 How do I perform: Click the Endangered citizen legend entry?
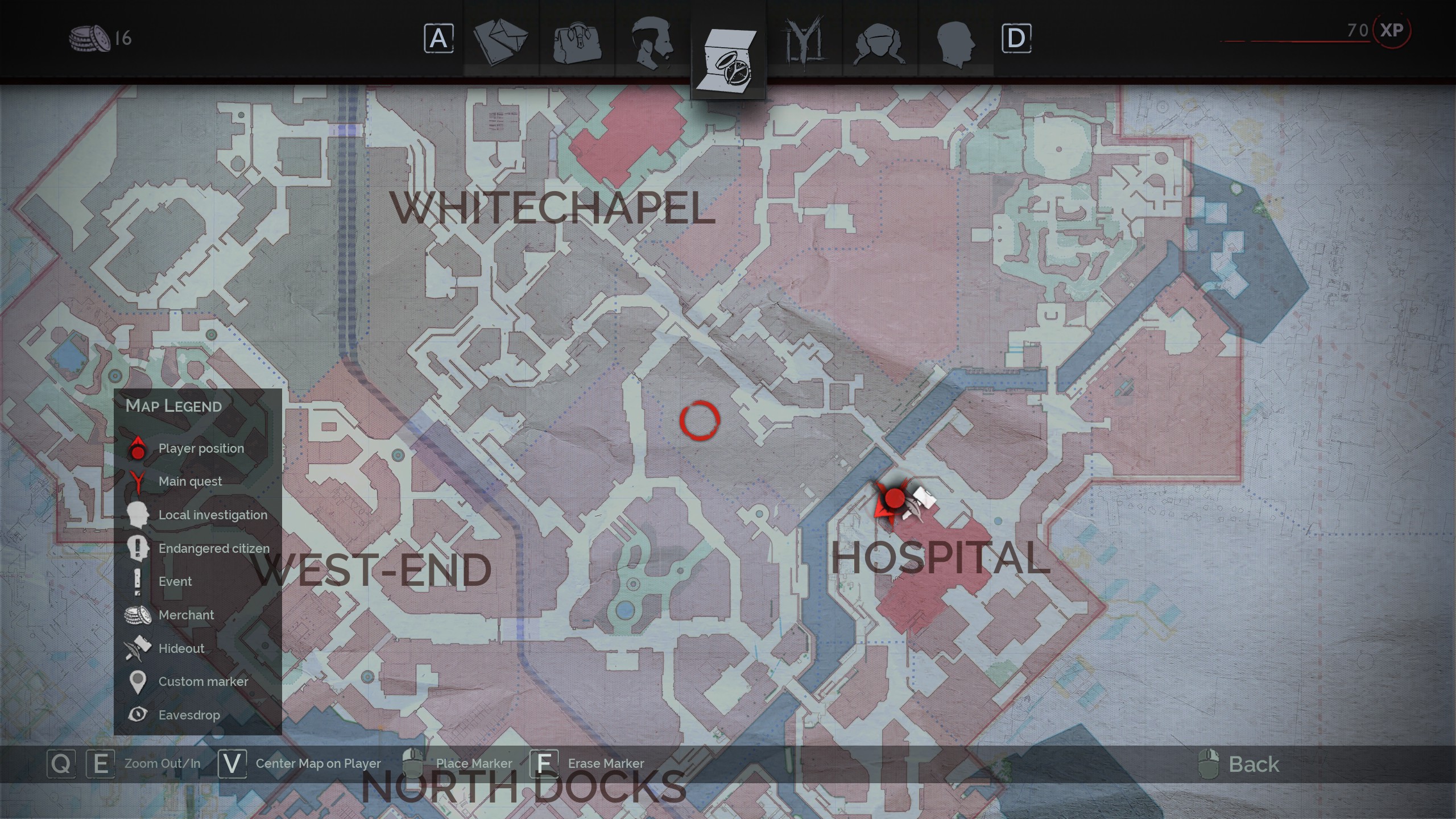pyautogui.click(x=213, y=549)
